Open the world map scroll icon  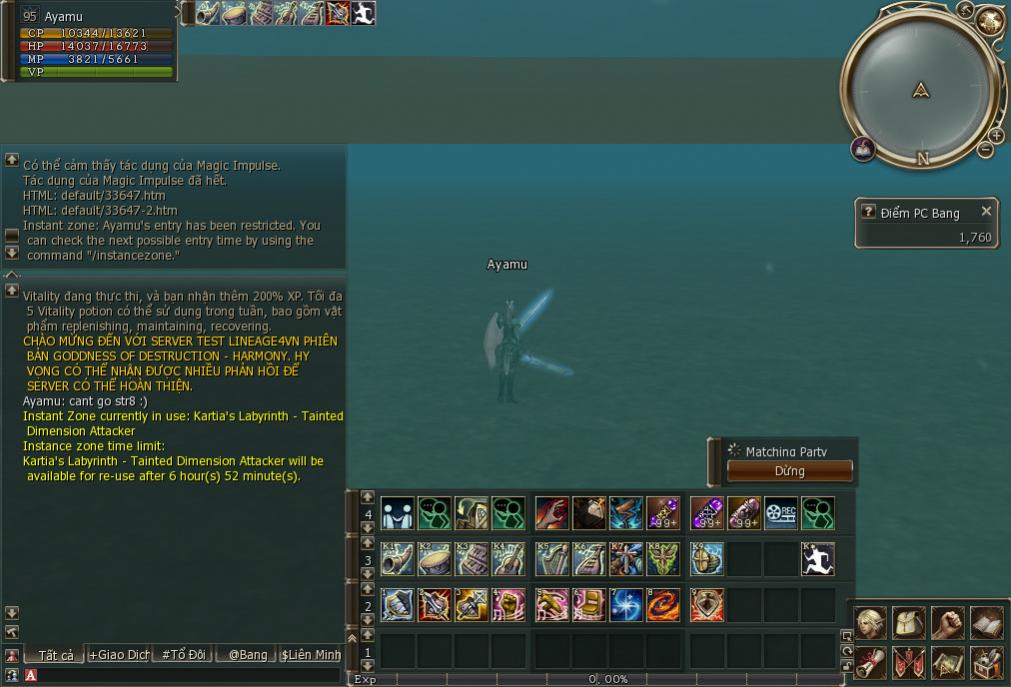coord(947,662)
